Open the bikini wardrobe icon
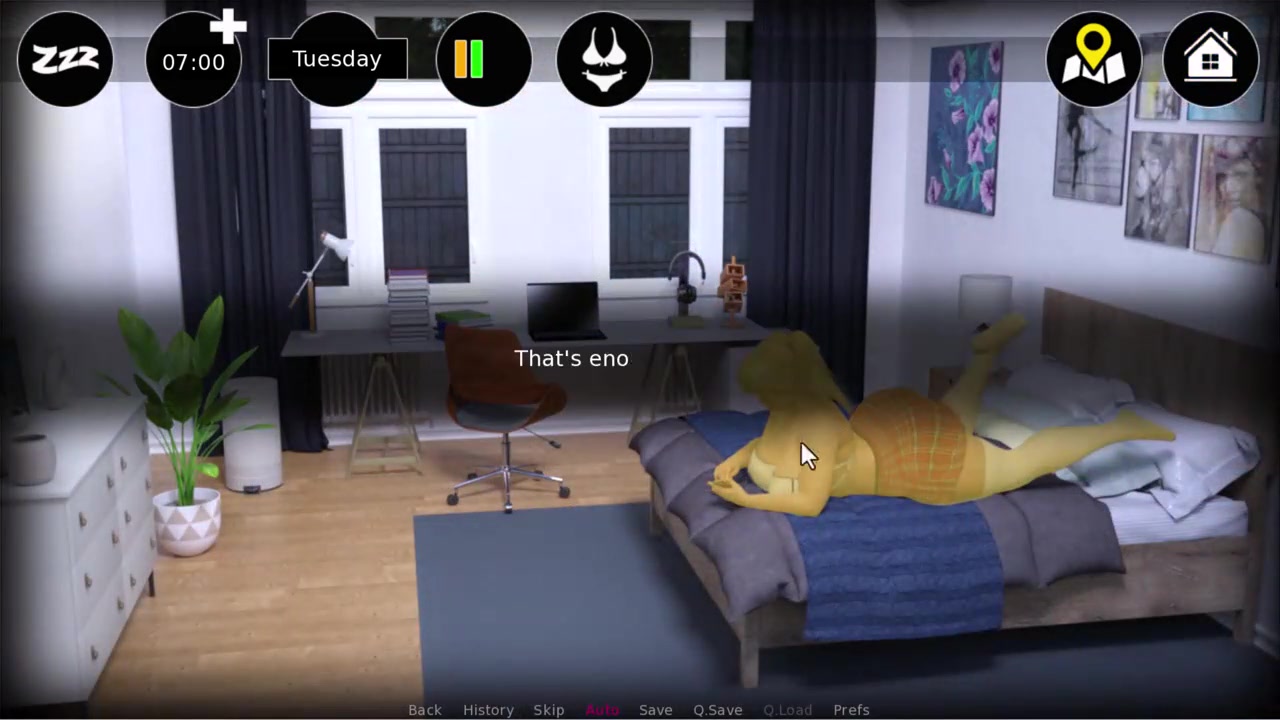The width and height of the screenshot is (1280, 720). pos(604,60)
